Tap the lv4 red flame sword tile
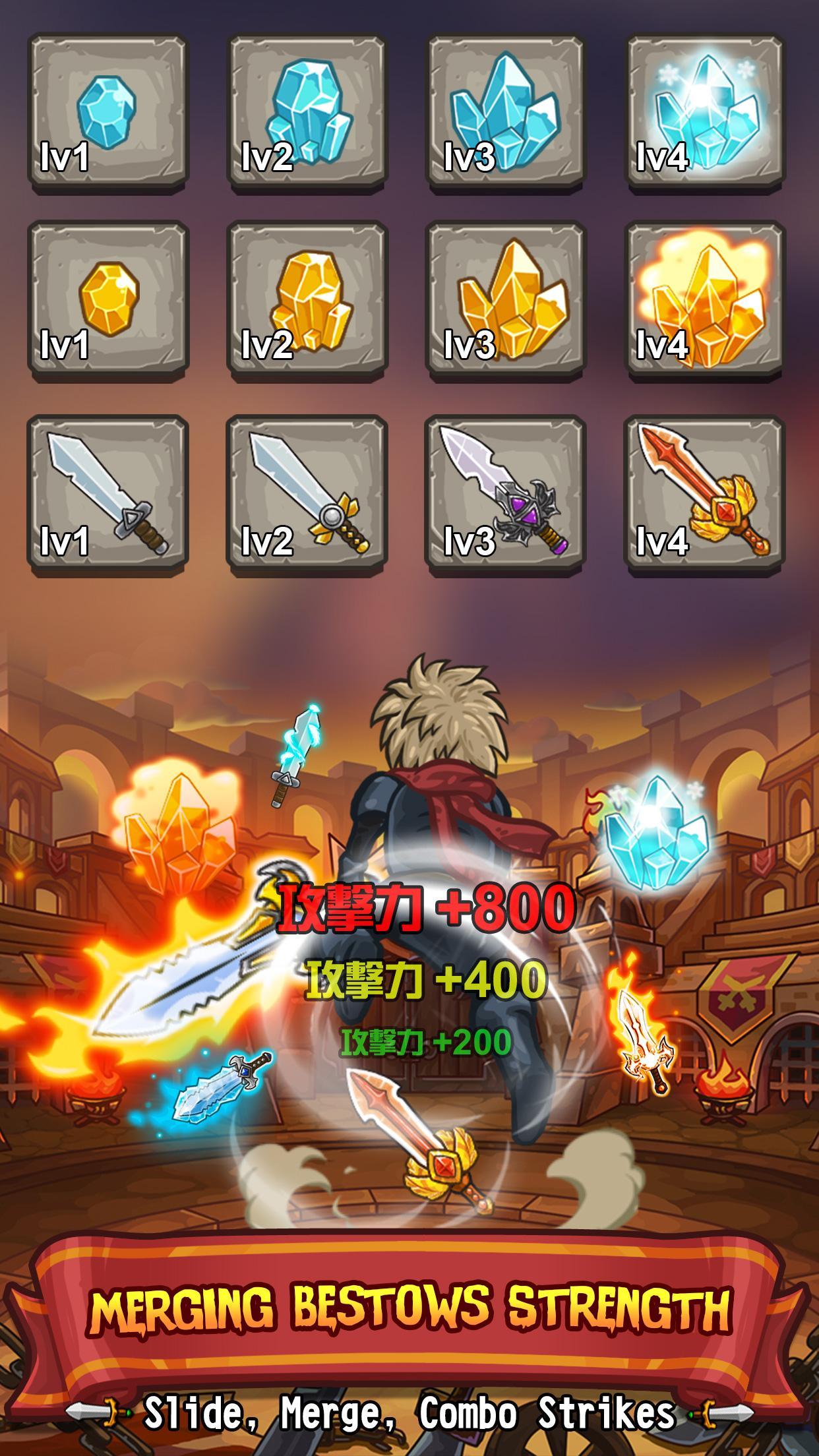 [x=705, y=496]
